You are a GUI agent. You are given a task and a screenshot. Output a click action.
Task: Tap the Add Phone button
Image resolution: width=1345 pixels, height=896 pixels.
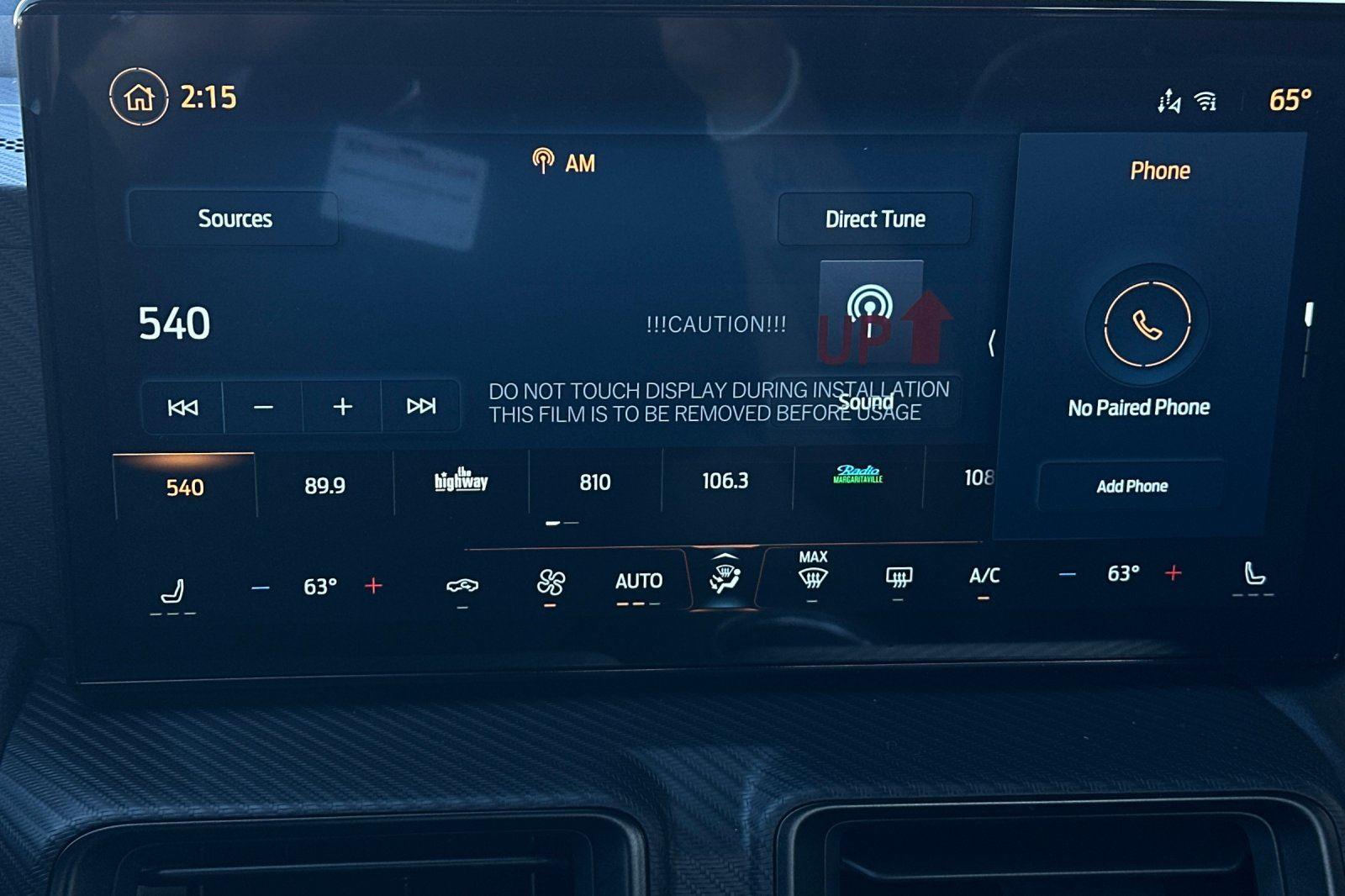tap(1130, 486)
